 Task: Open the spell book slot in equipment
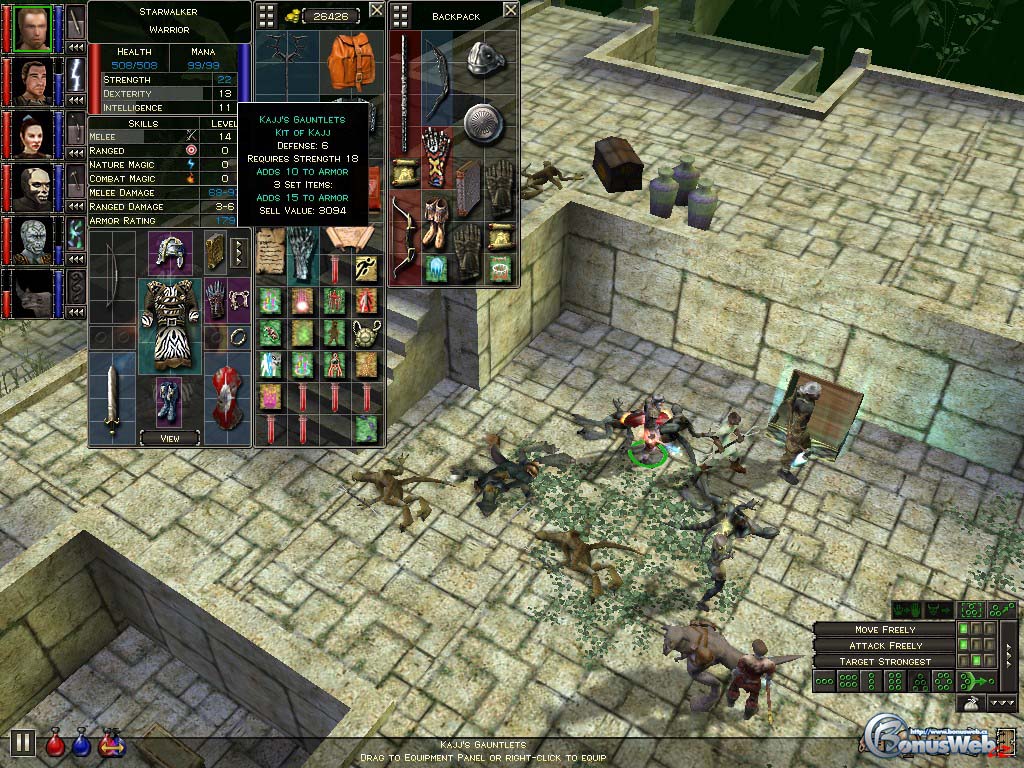point(213,252)
